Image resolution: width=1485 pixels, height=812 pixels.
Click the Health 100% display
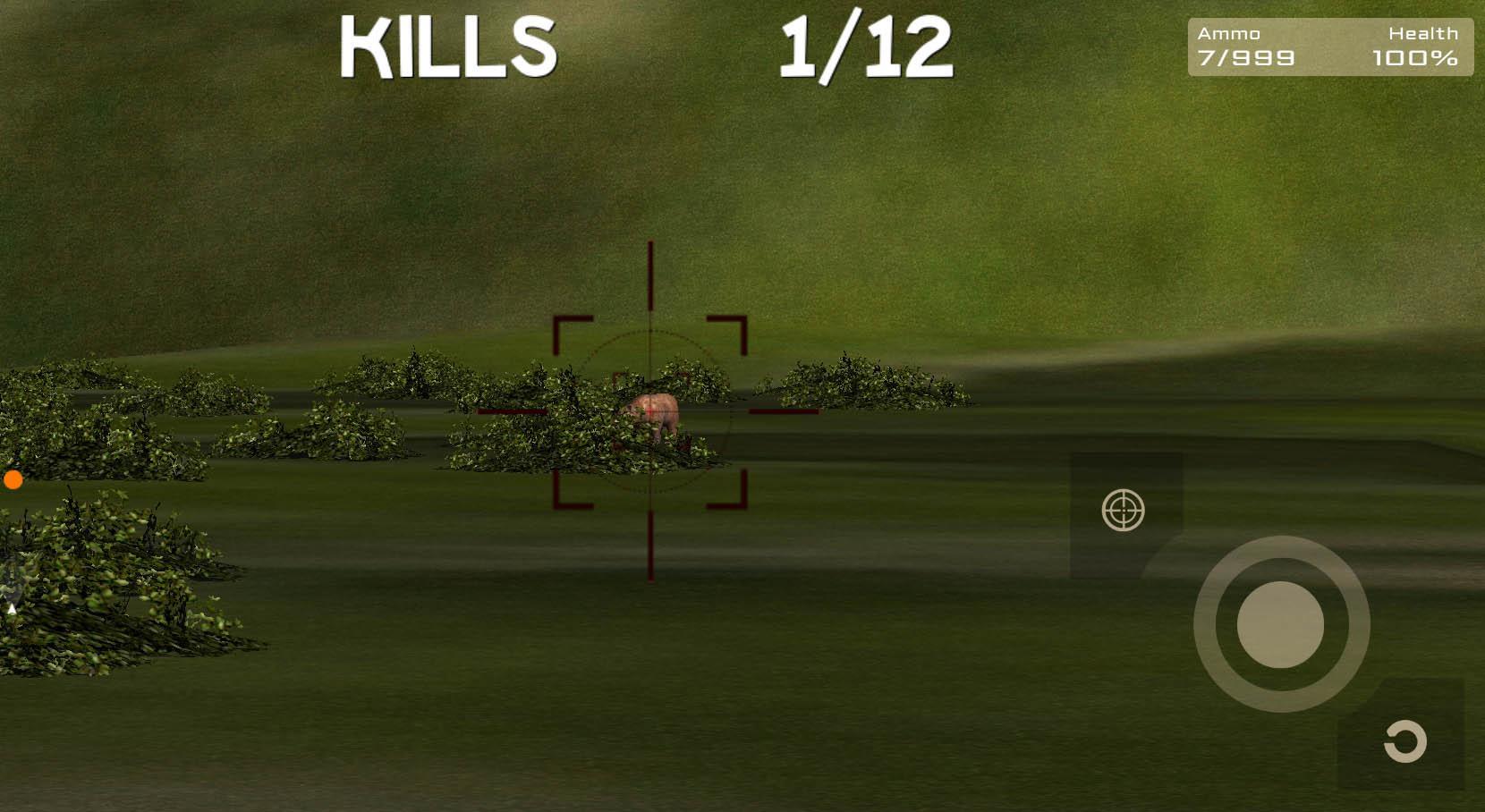coord(1415,57)
